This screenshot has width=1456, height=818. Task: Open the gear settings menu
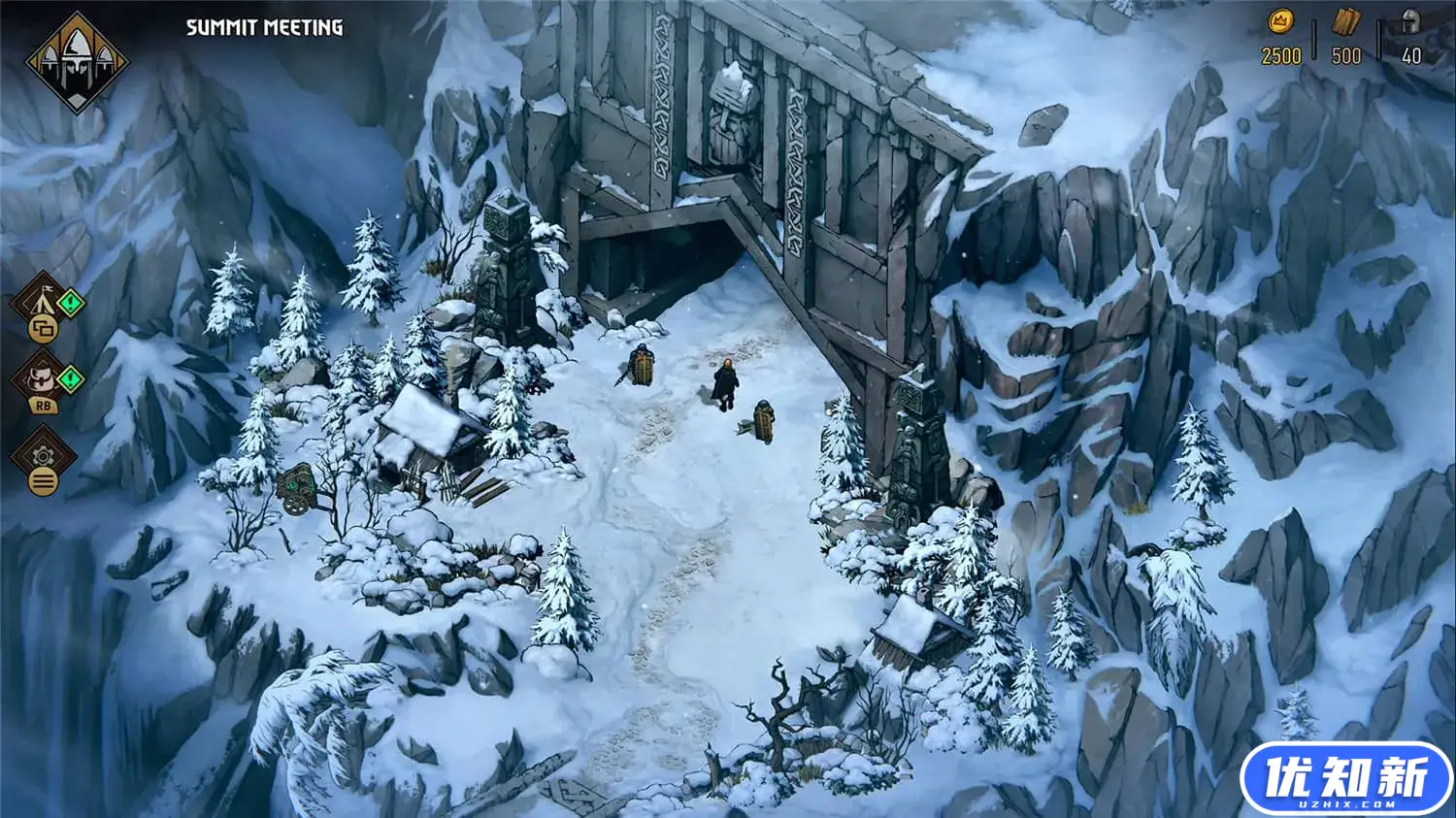coord(42,455)
